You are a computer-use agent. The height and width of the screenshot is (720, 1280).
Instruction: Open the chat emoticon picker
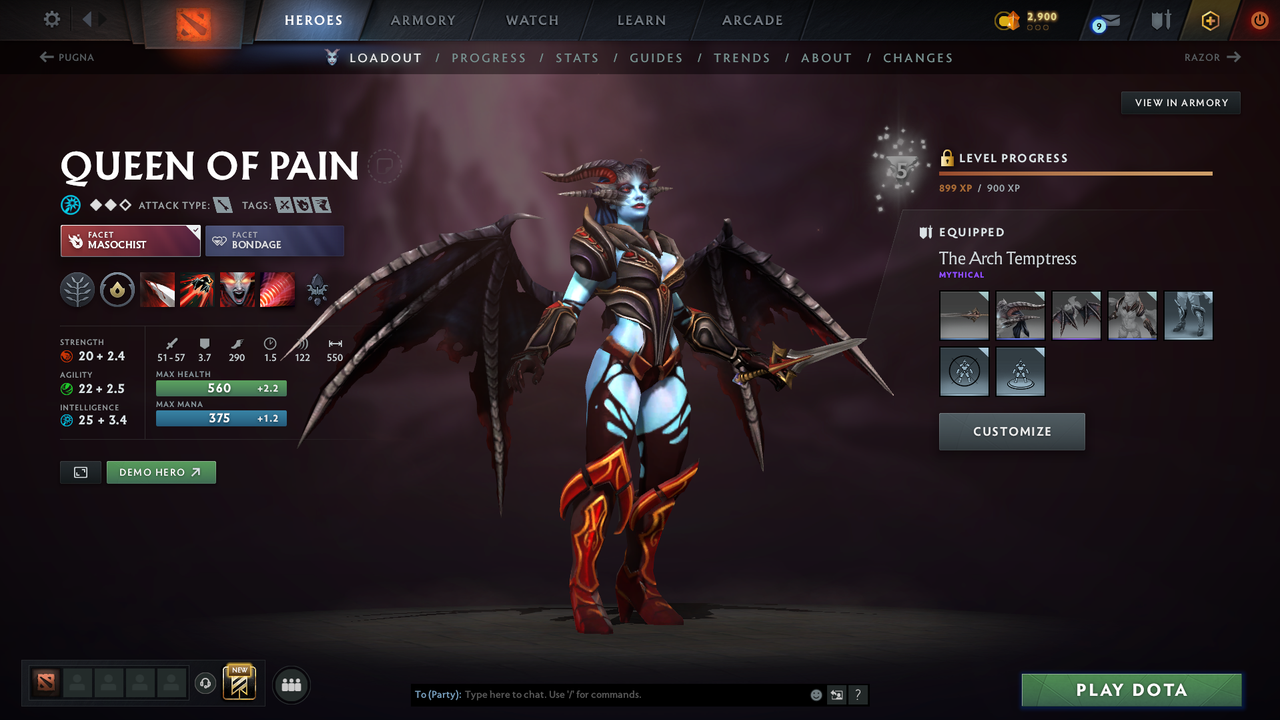[815, 694]
